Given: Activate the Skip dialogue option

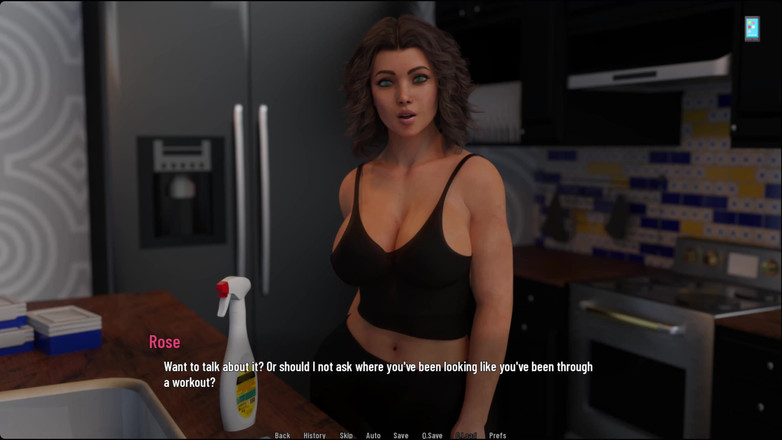Looking at the screenshot, I should pos(346,435).
